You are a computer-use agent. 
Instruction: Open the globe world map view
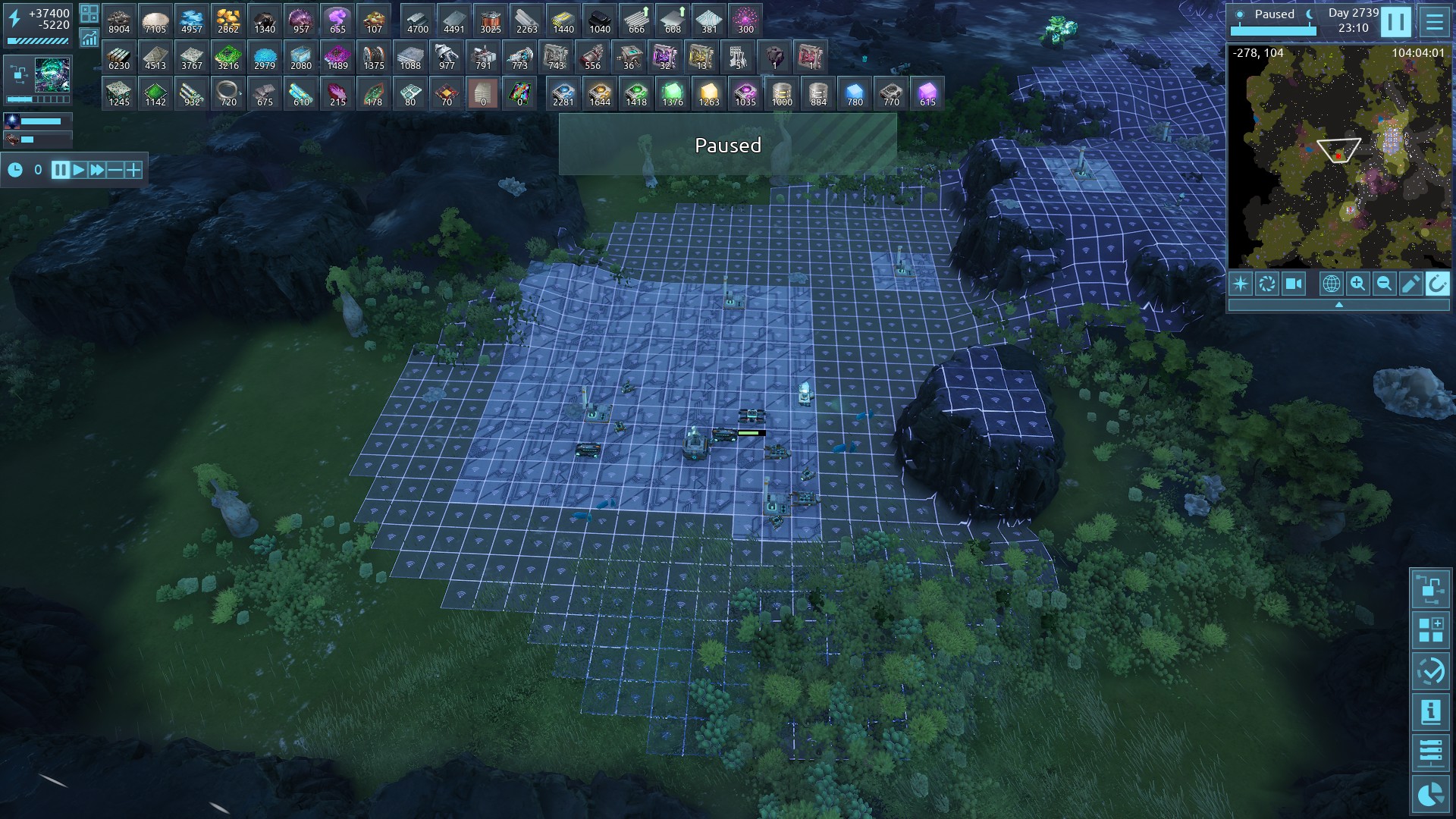(1331, 284)
